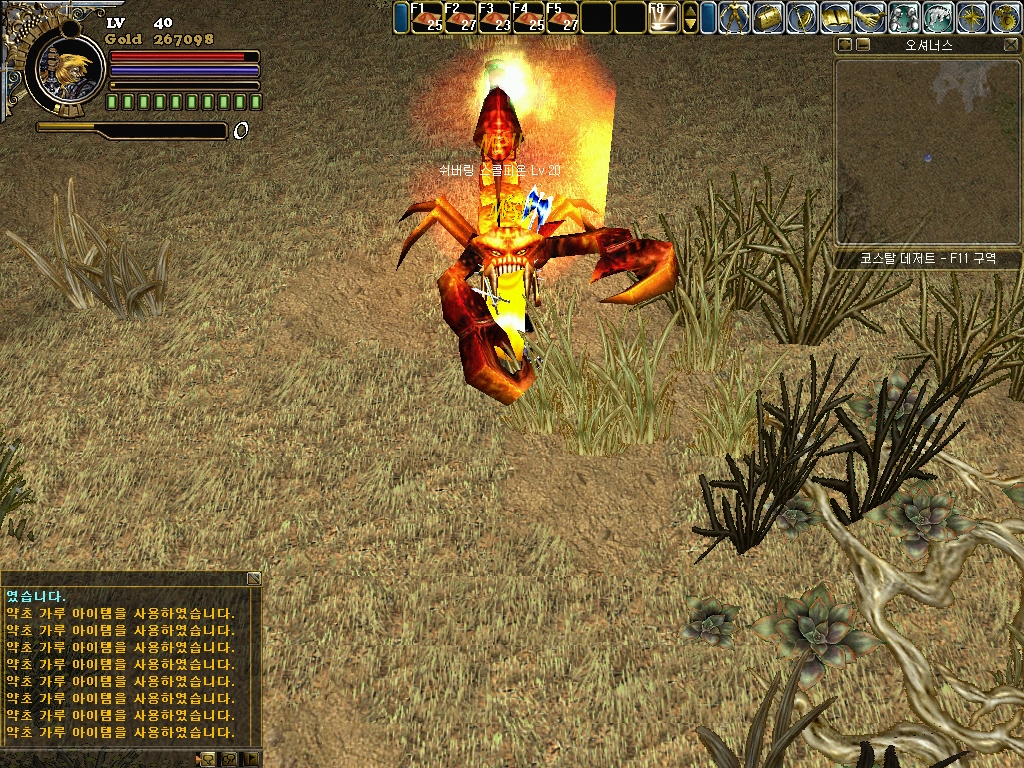Click the play arrow button below chat
The image size is (1024, 768).
coord(252,759)
